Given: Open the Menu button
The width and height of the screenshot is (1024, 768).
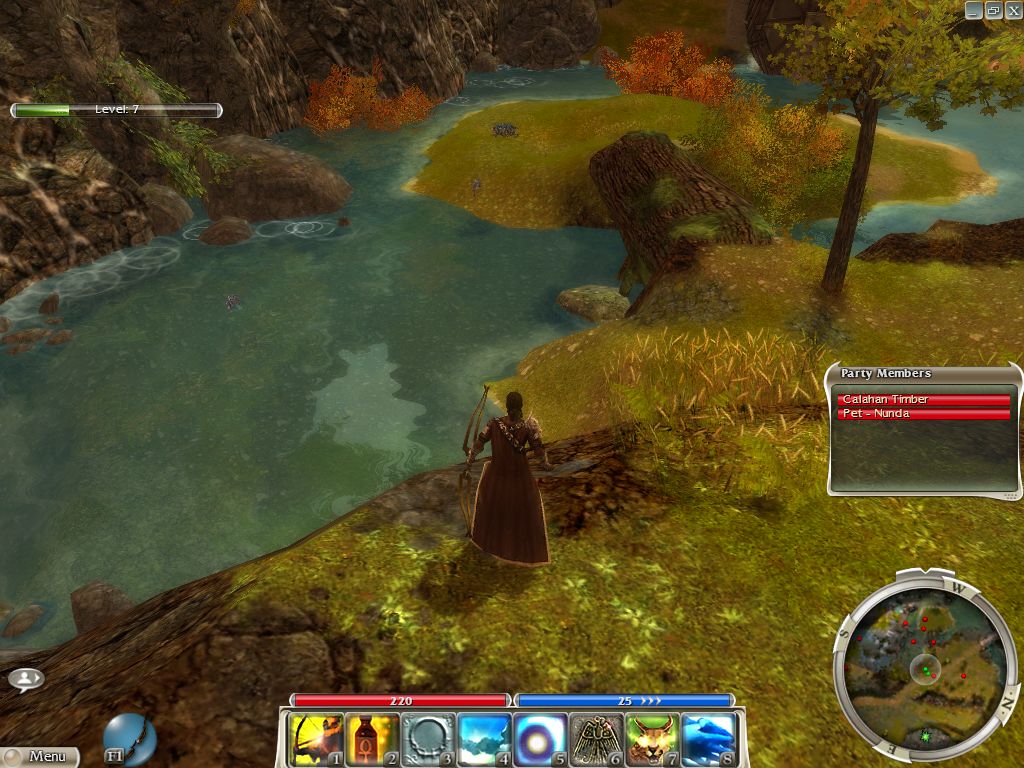Looking at the screenshot, I should tap(40, 757).
